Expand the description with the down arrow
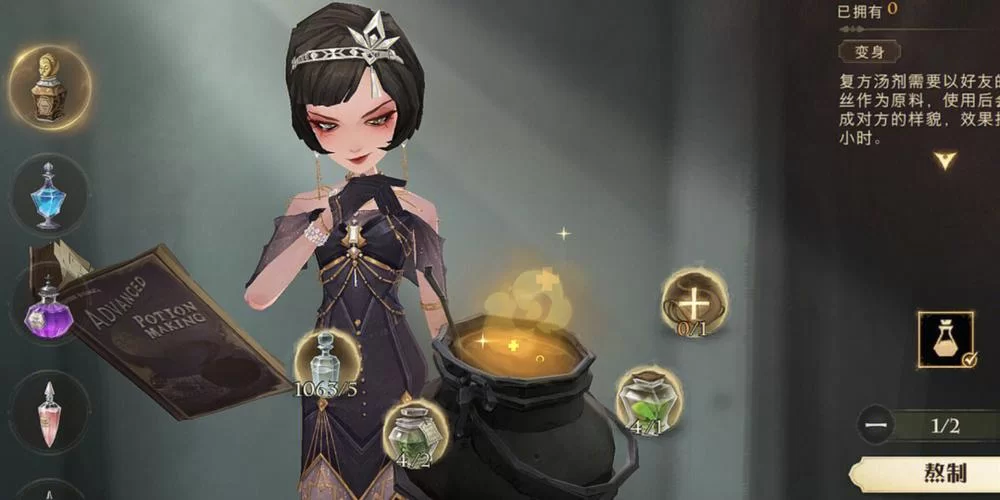1000x500 pixels. tap(945, 160)
